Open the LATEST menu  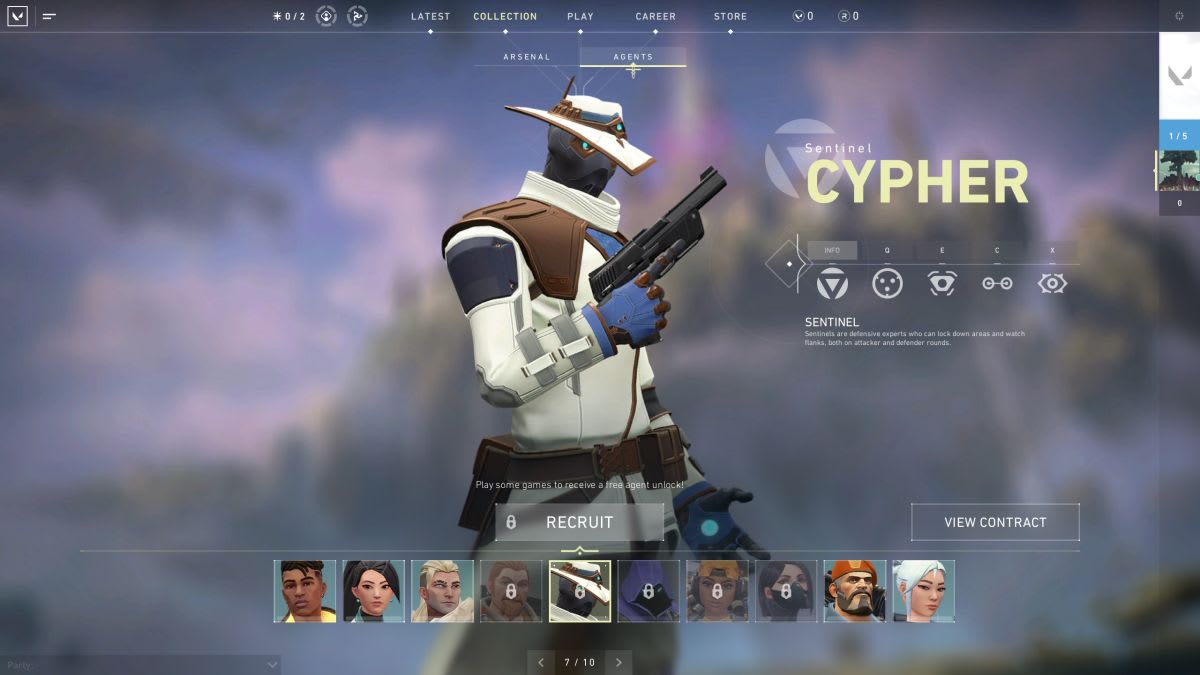430,16
